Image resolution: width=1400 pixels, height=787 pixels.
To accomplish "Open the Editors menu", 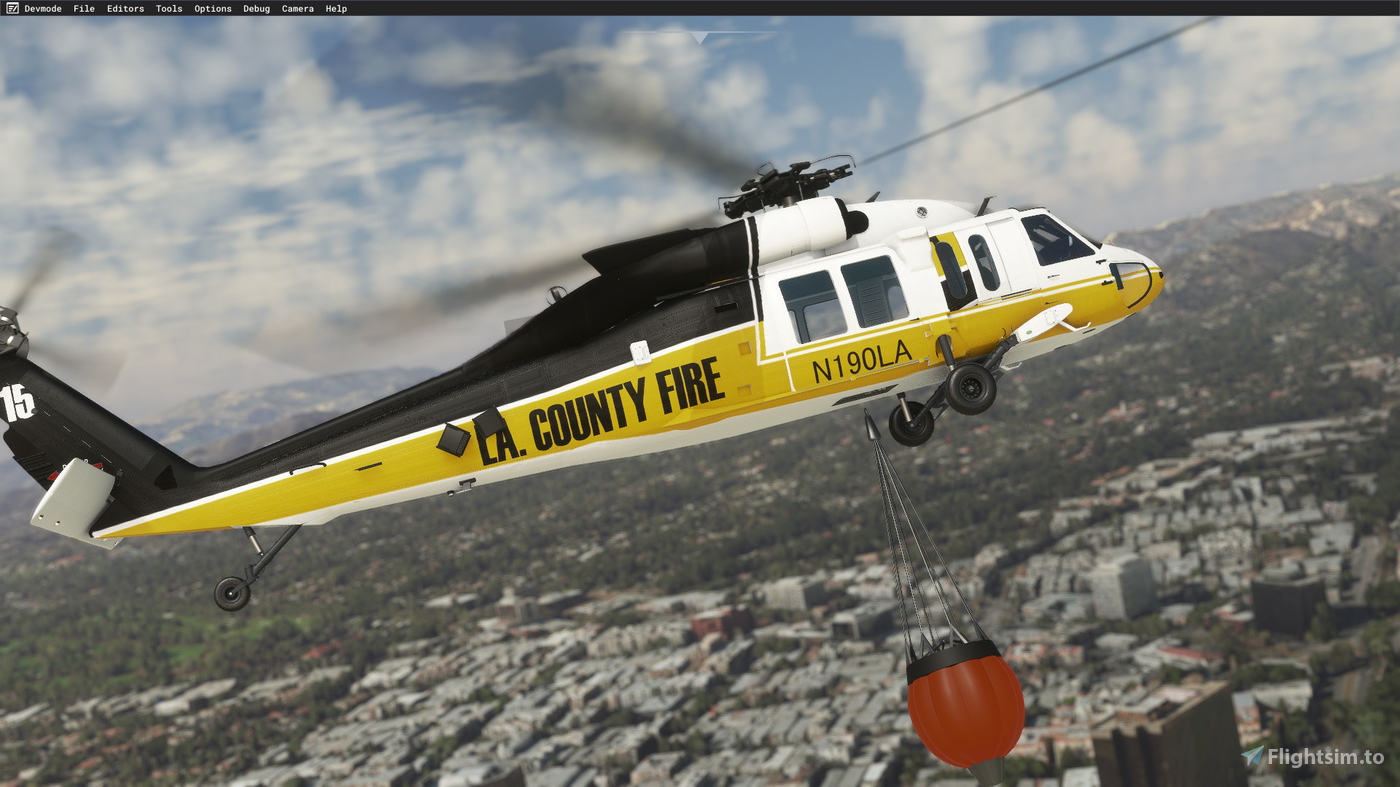I will pyautogui.click(x=124, y=8).
